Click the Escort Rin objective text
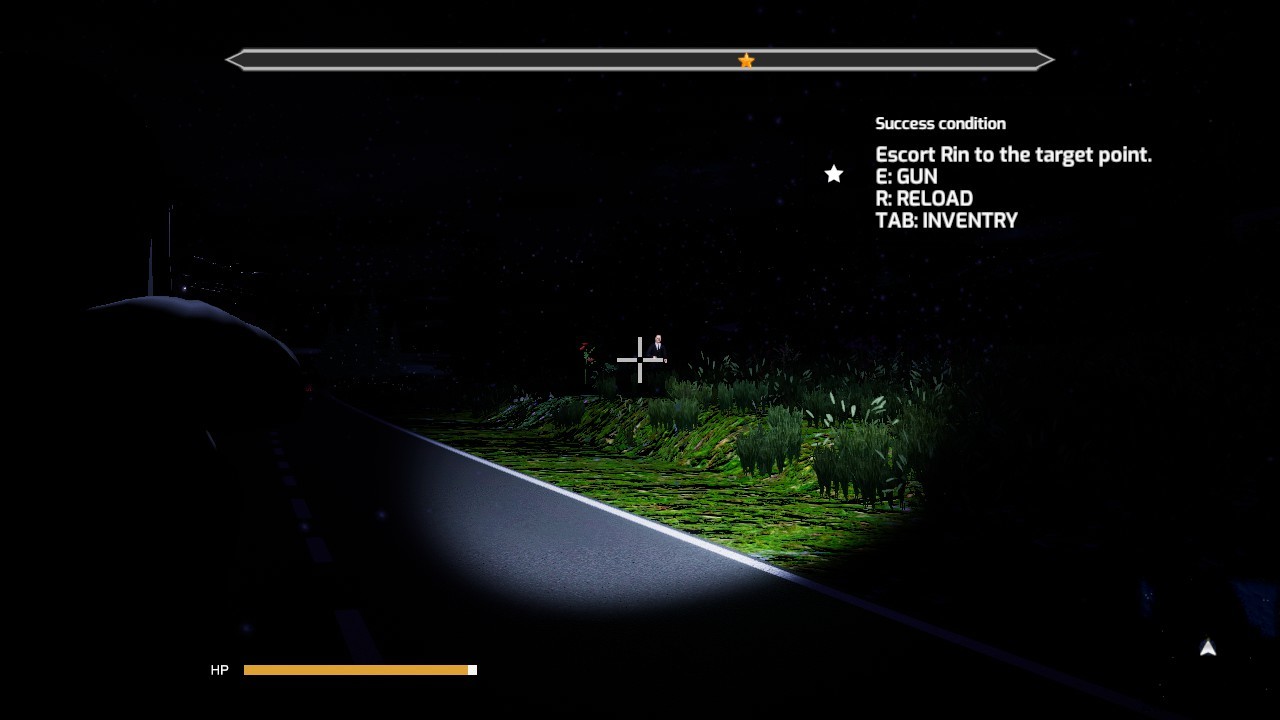Image resolution: width=1280 pixels, height=720 pixels. (x=1014, y=155)
